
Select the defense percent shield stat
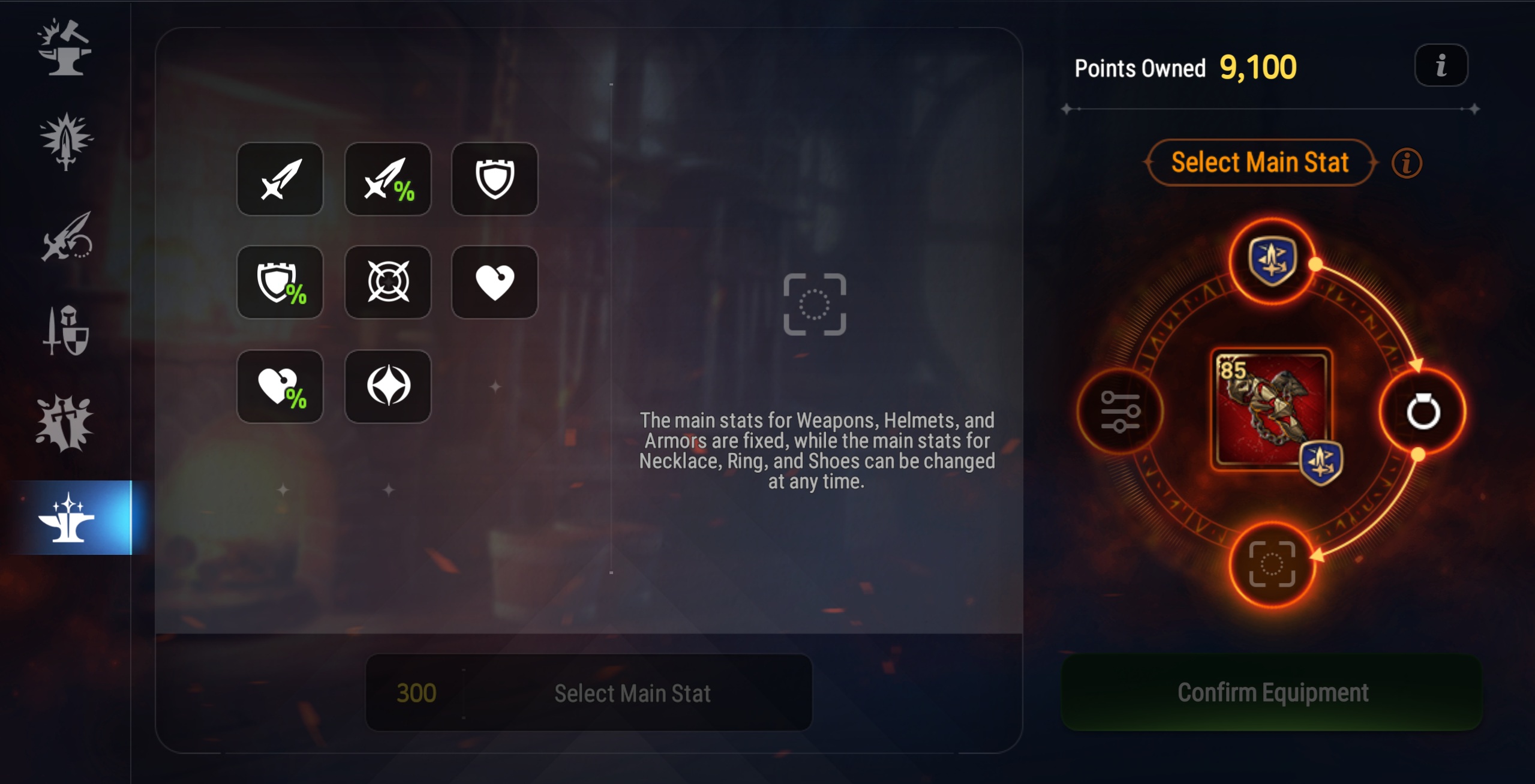click(280, 282)
